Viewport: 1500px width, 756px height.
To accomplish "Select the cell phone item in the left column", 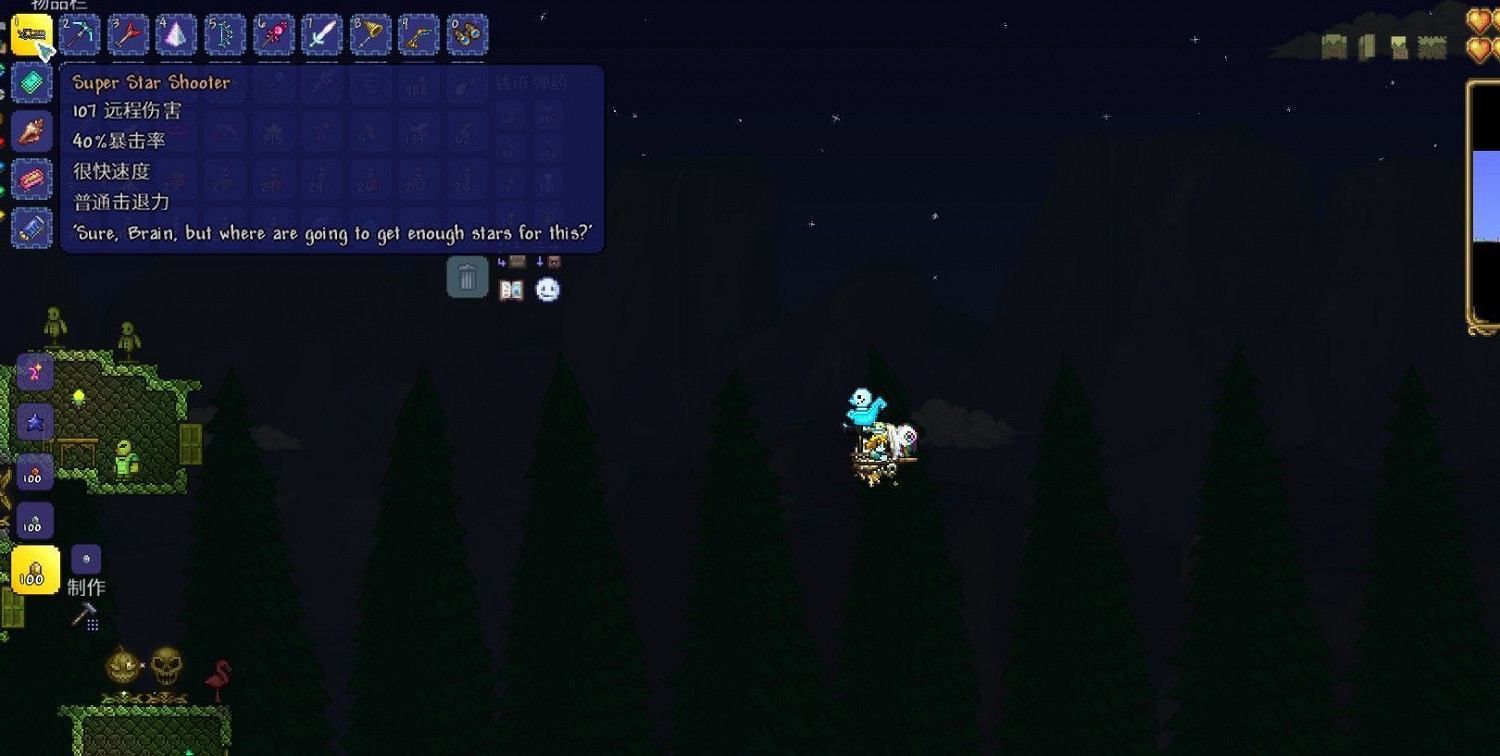I will point(32,228).
